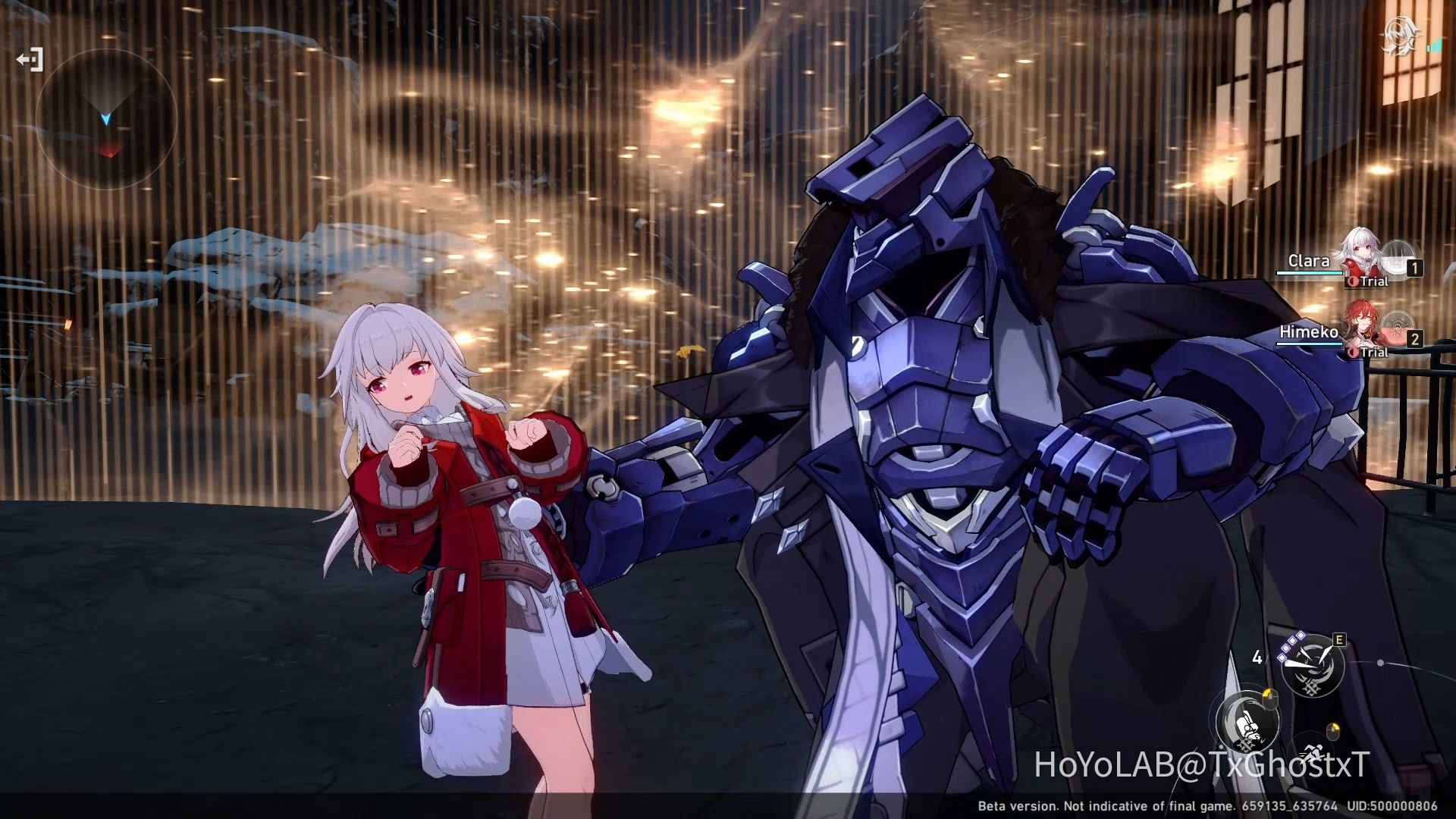
Task: Click the exit door icon in top-left corner
Action: pos(32,60)
